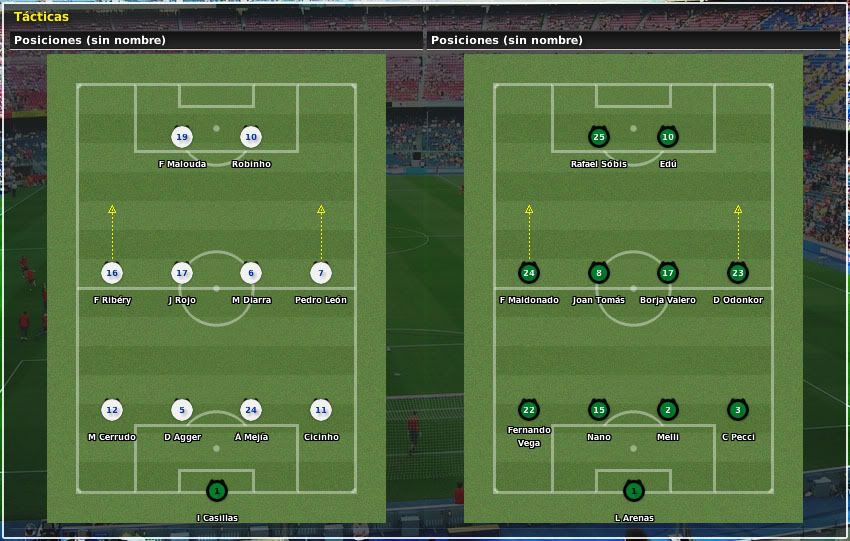
Task: Choose defender M Cerrudo number 12
Action: [x=112, y=410]
